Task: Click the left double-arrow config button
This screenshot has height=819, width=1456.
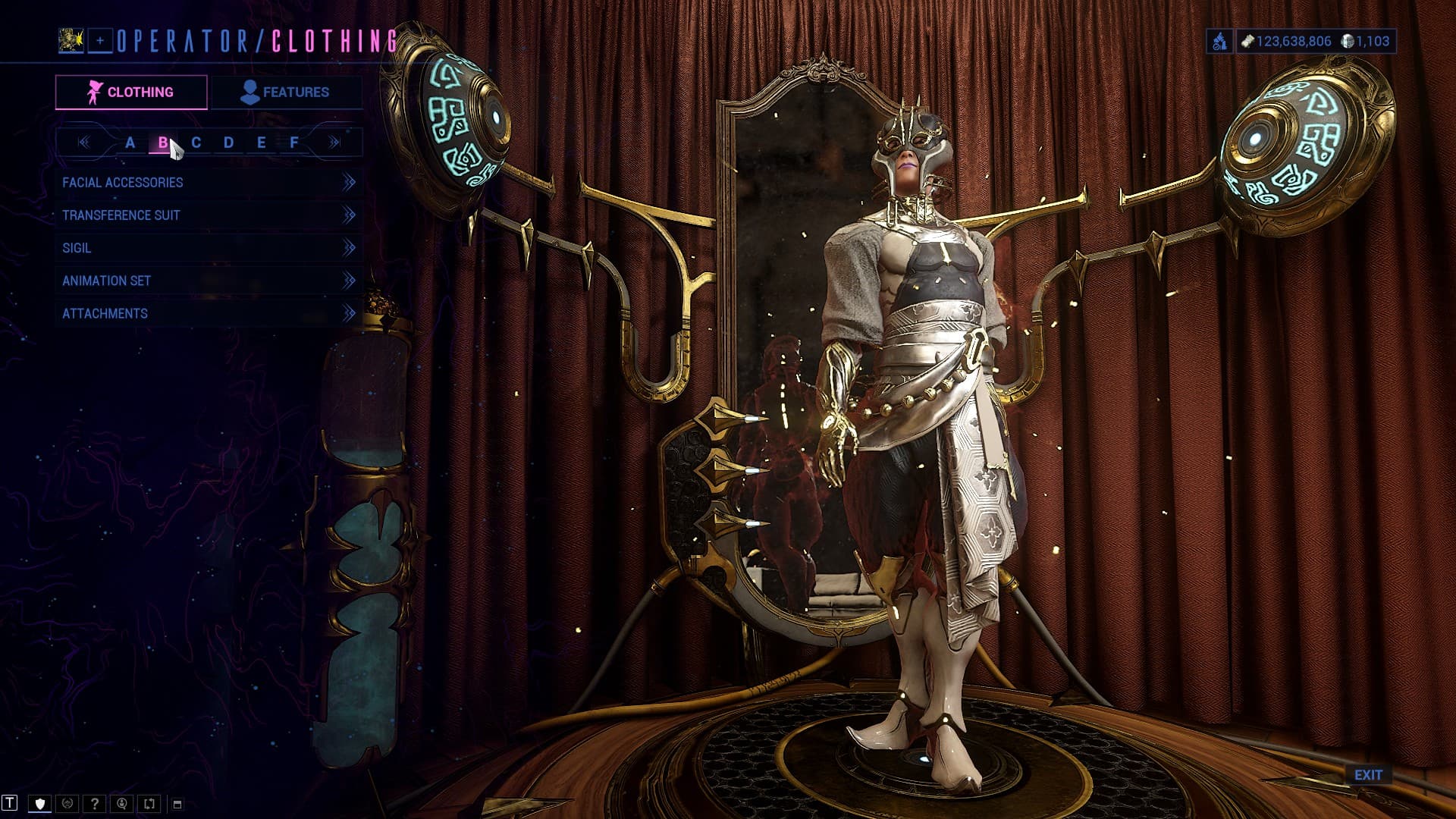Action: pos(83,143)
